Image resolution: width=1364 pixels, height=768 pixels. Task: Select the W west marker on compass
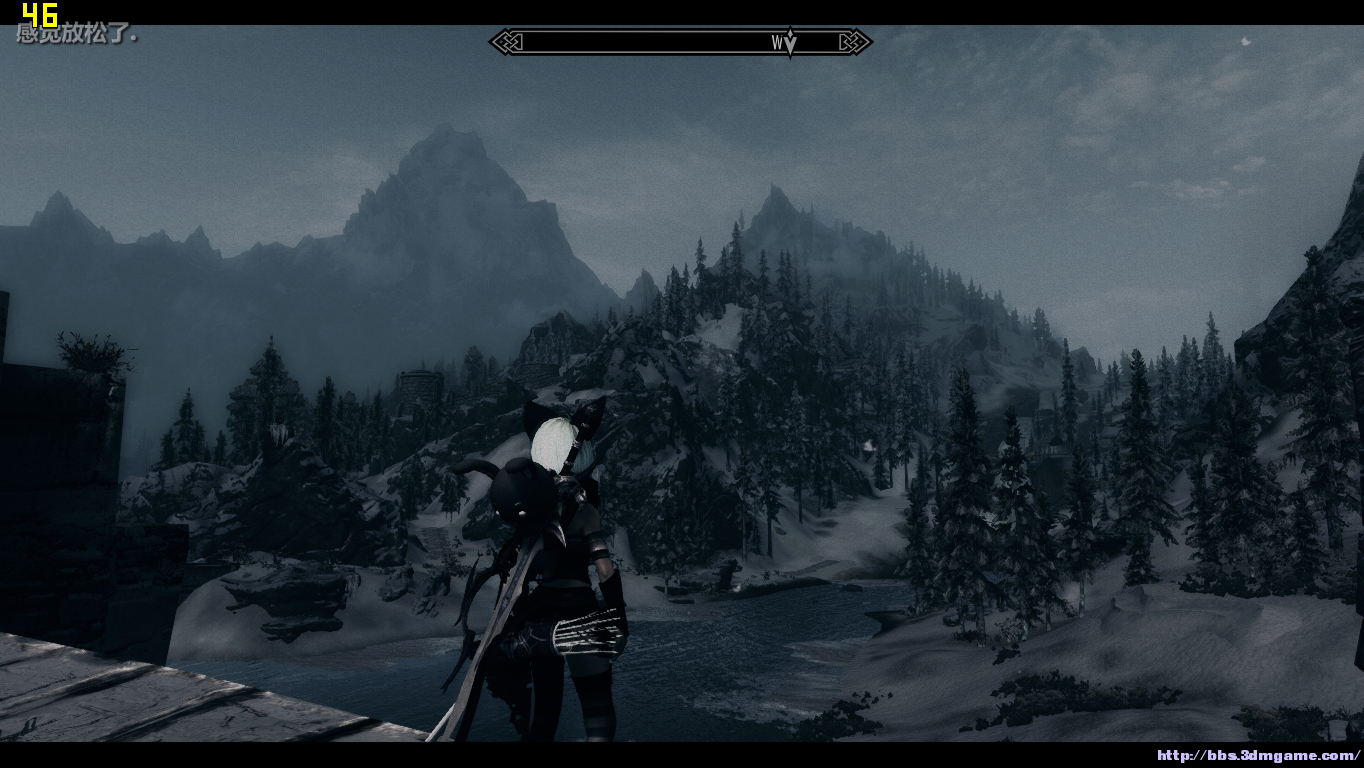(778, 42)
